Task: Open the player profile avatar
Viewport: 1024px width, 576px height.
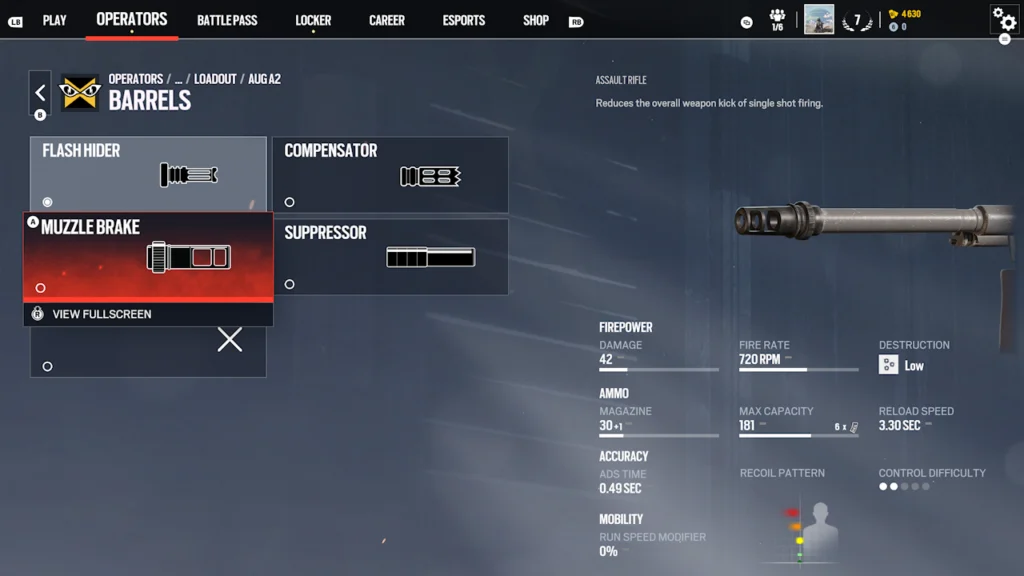Action: coord(819,19)
